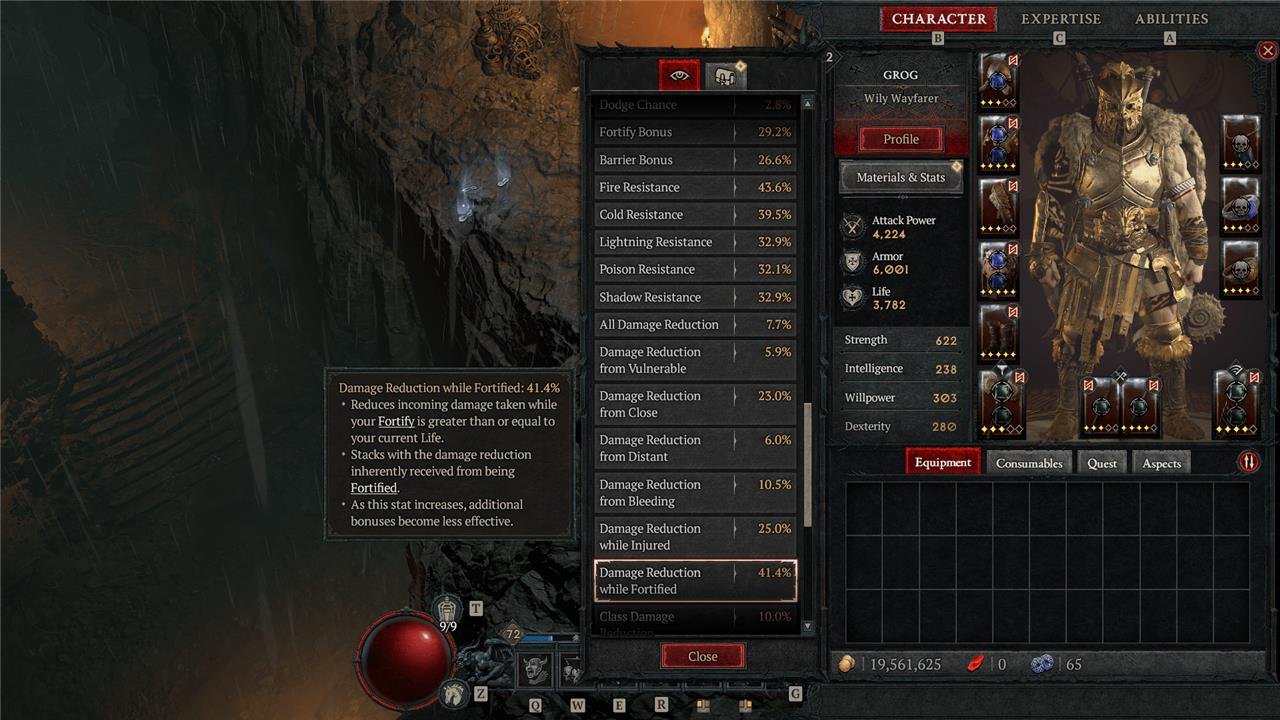Select the Character tab
This screenshot has height=720, width=1280.
[938, 19]
